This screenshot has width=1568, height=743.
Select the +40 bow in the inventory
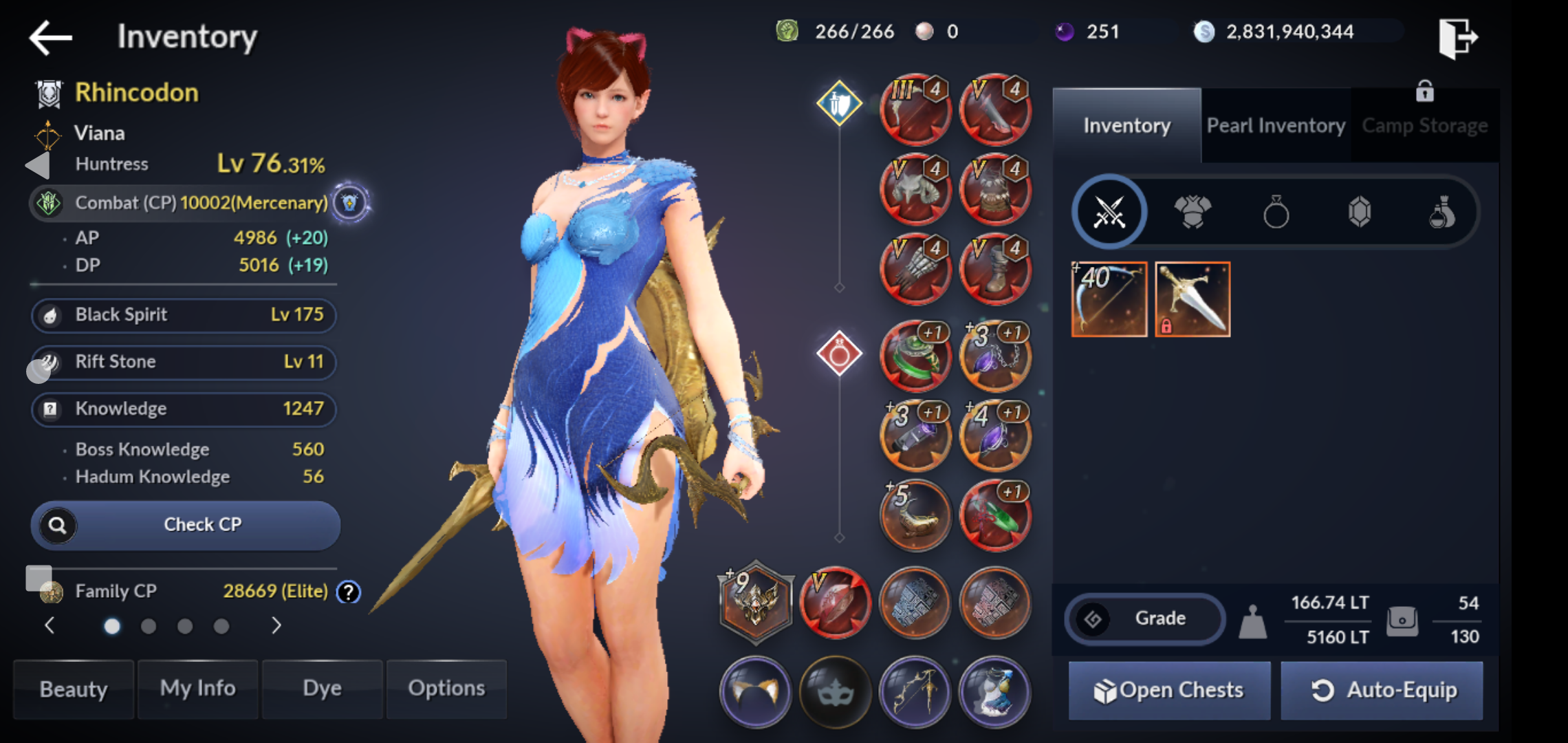pyautogui.click(x=1109, y=299)
